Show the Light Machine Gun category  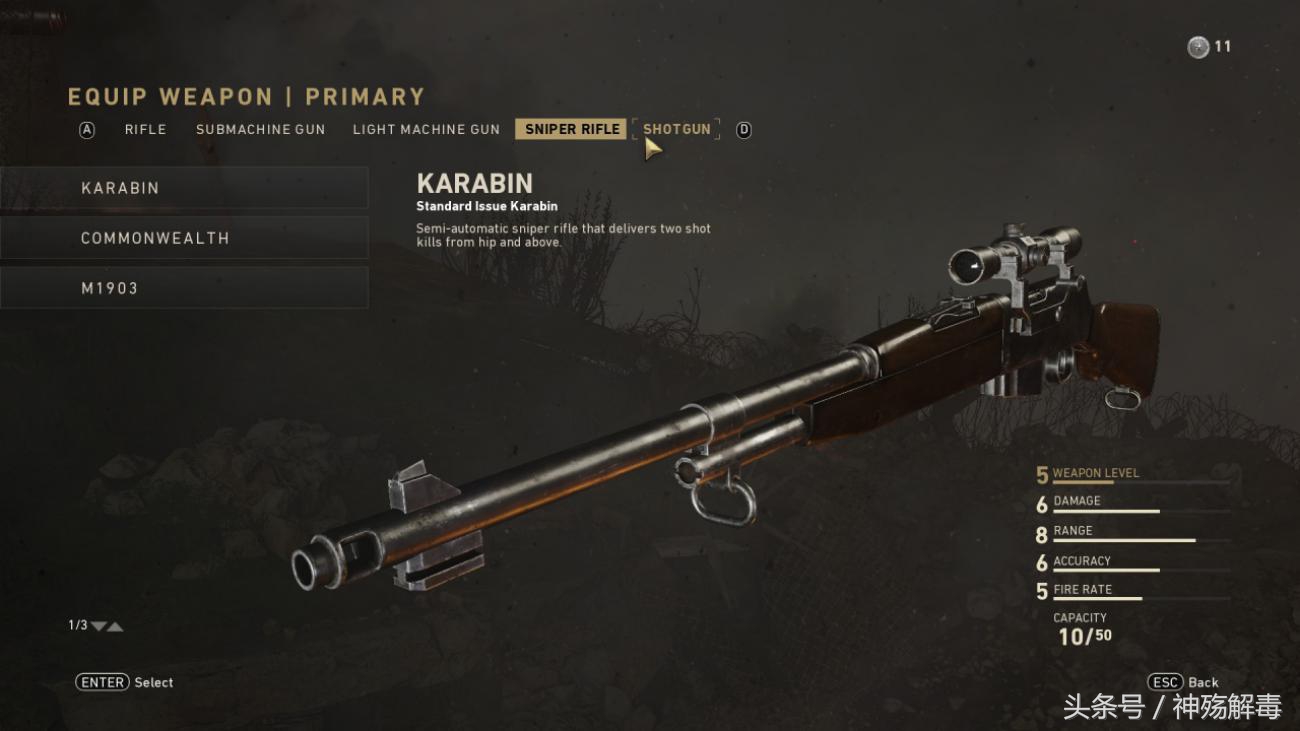click(426, 129)
